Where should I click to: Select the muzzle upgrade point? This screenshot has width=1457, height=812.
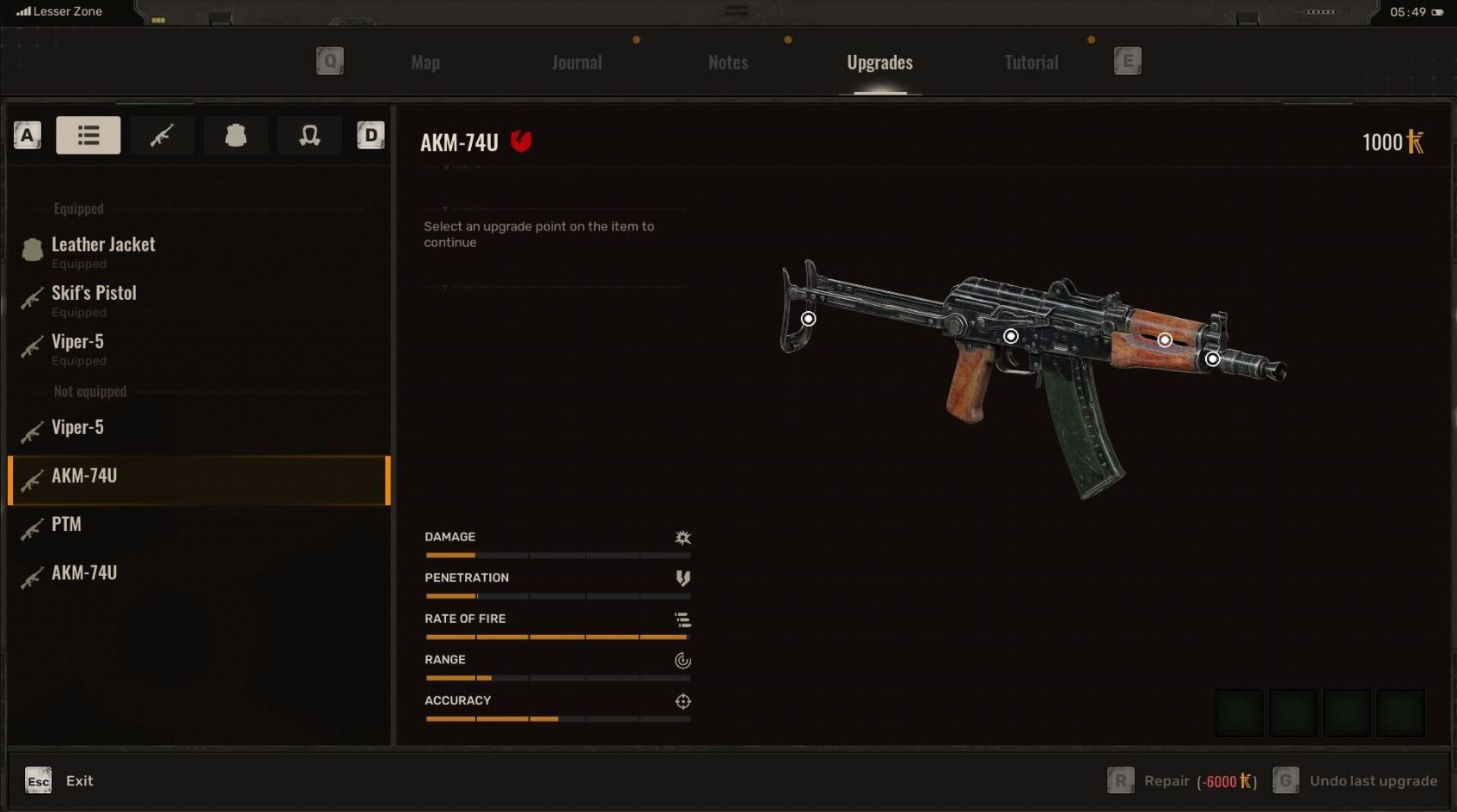pos(1212,359)
